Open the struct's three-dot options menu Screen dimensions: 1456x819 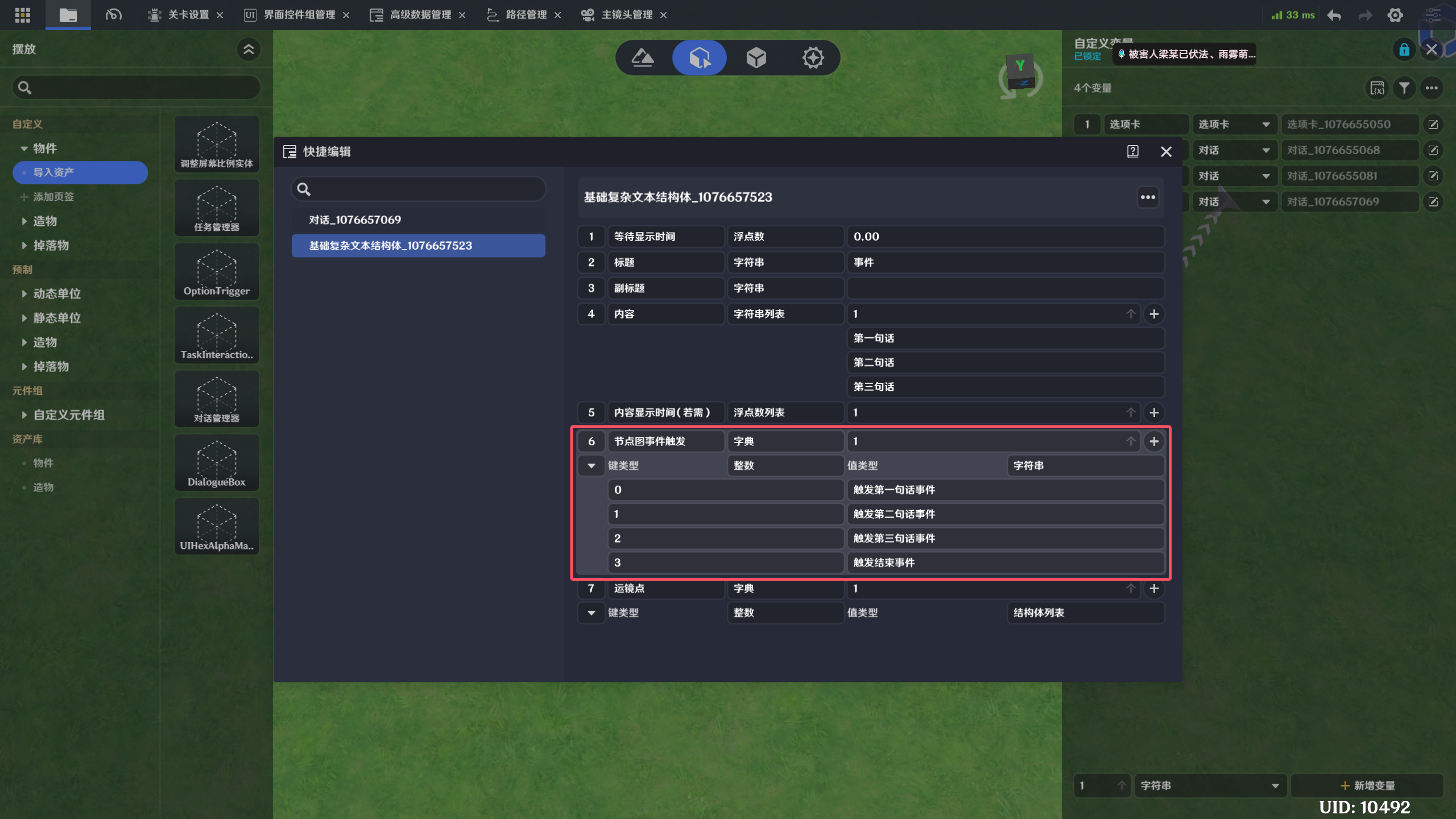point(1148,197)
